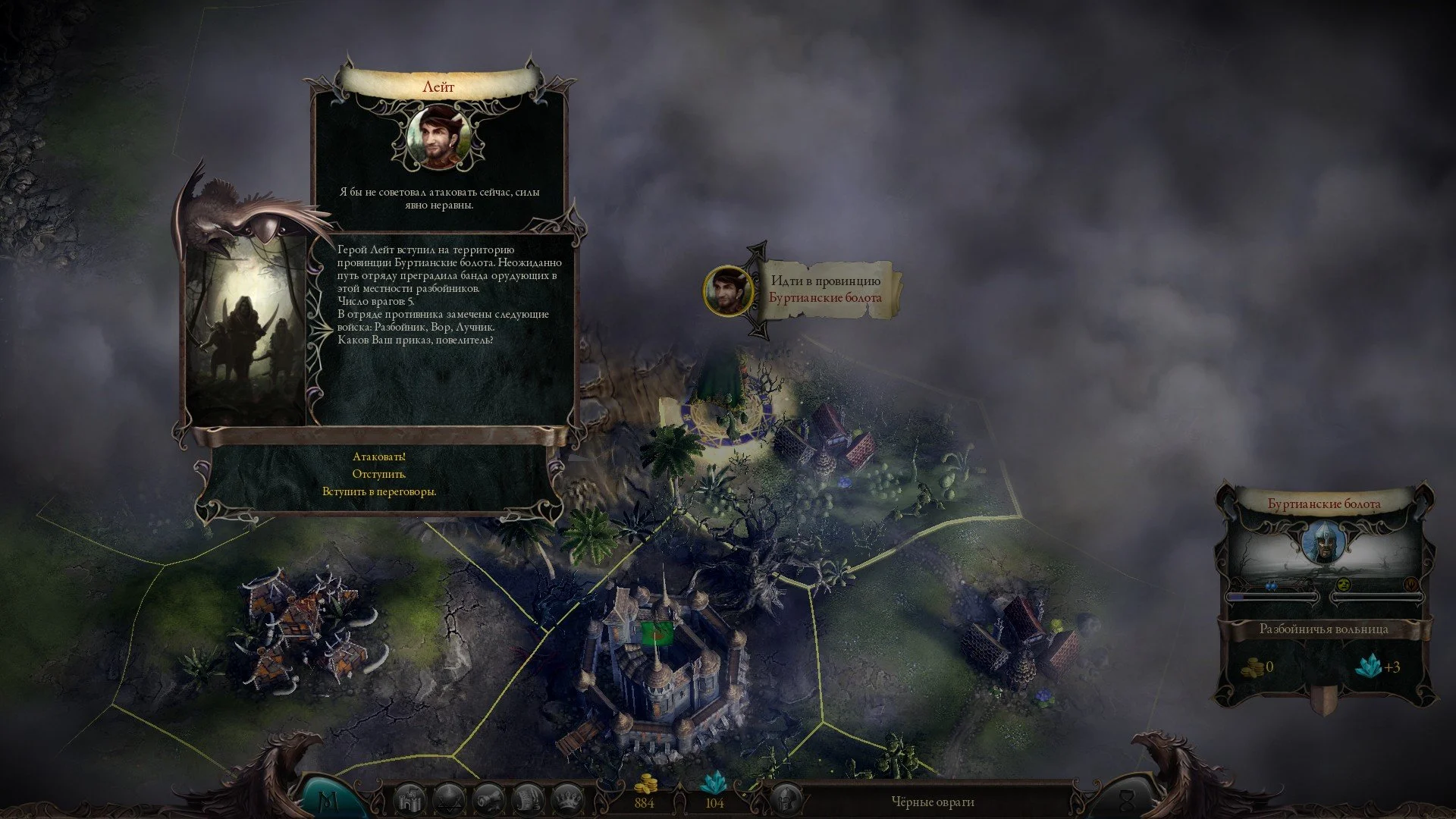
Task: Choose Отступить to retreat
Action: click(x=380, y=475)
